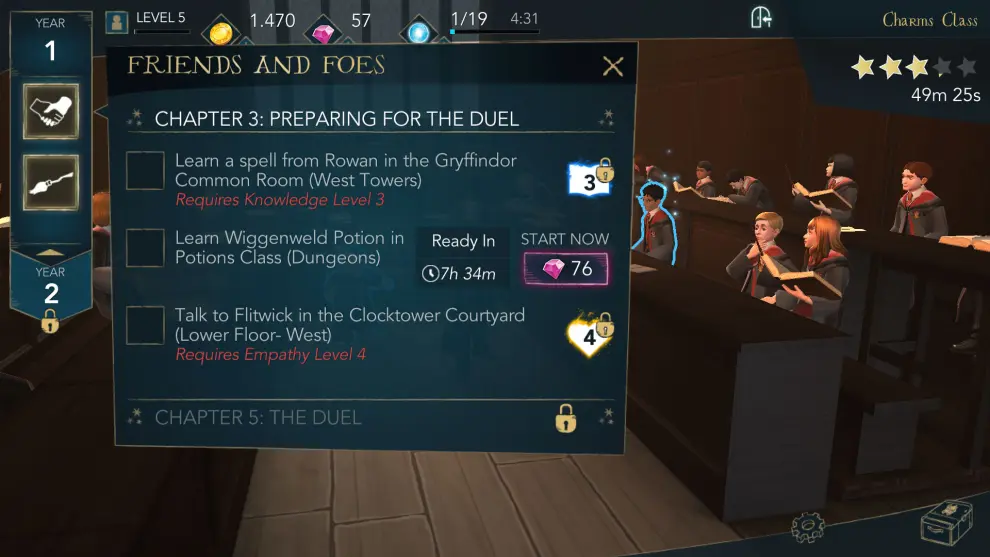The image size is (990, 557).
Task: Select the Learn Wiggenweld Potion task
Action: [x=145, y=248]
